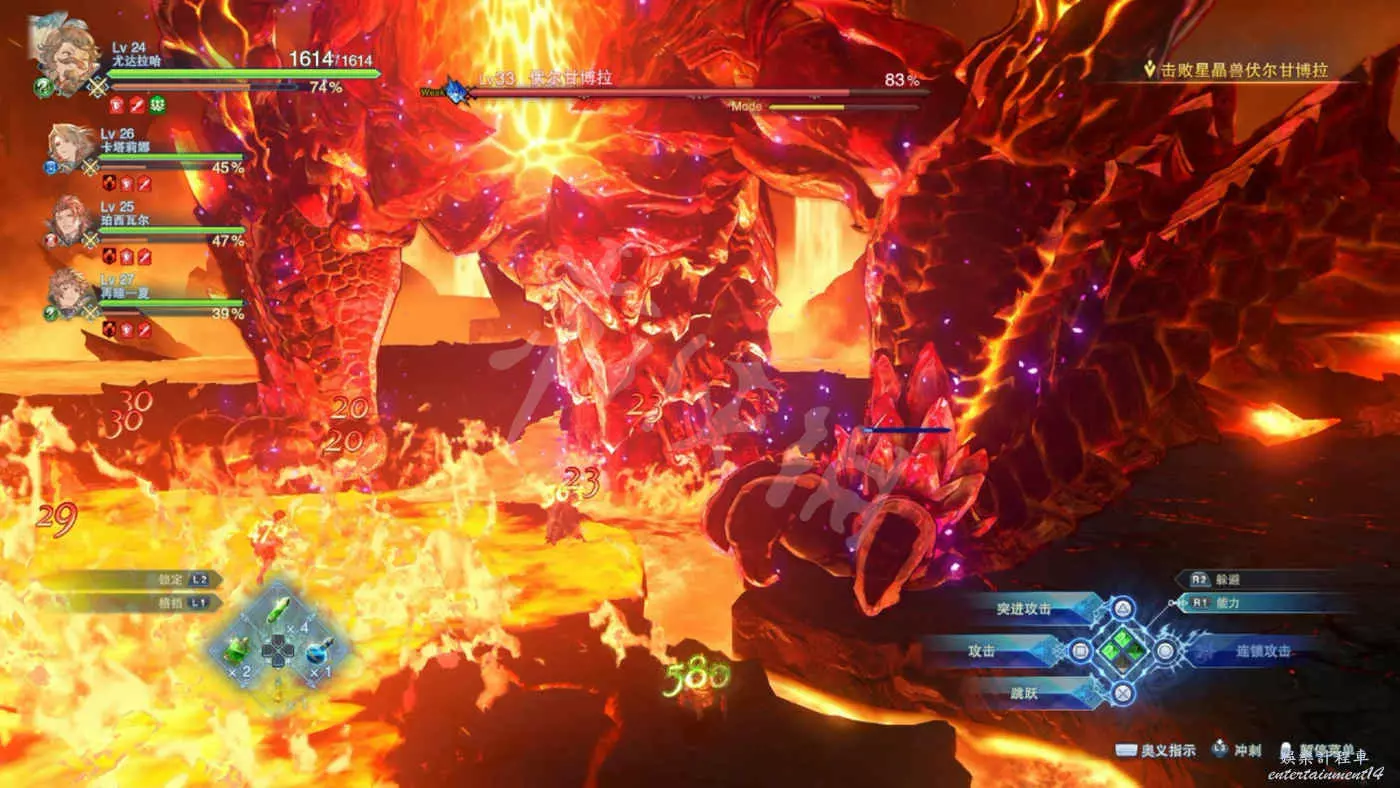Select Percival's Lv 25 party portrait
The width and height of the screenshot is (1400, 788).
(x=70, y=221)
